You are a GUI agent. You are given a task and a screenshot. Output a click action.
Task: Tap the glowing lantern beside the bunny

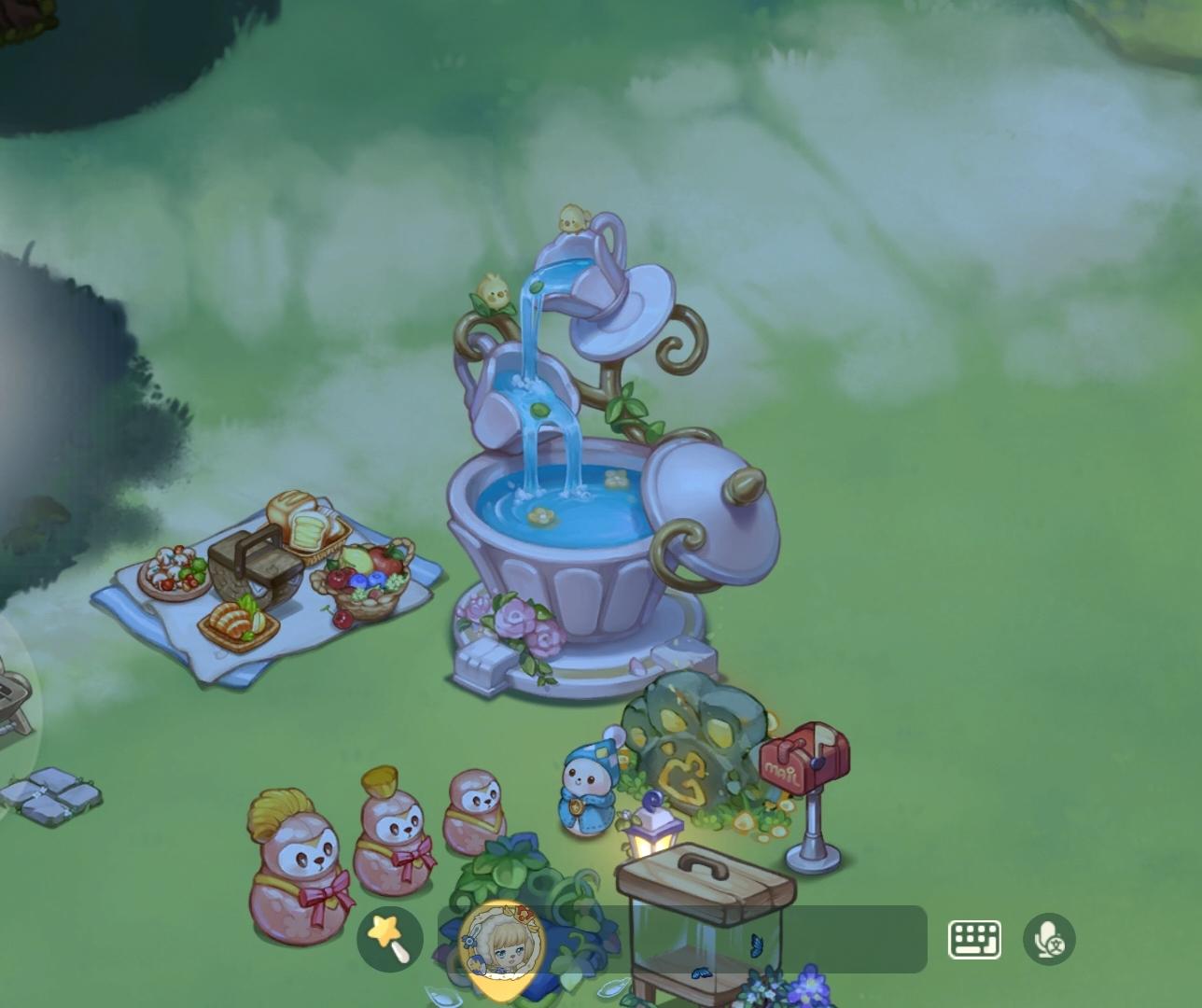653,833
